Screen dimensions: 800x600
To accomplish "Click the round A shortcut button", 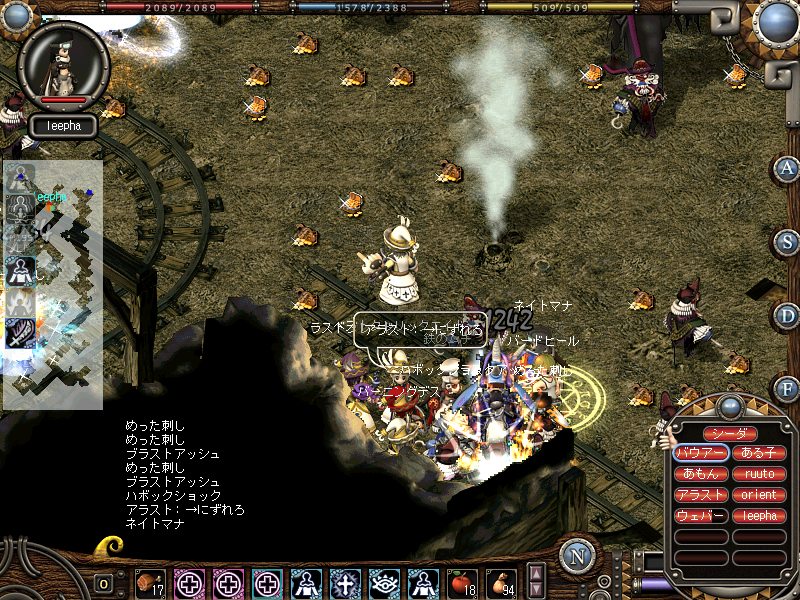I will pyautogui.click(x=787, y=168).
